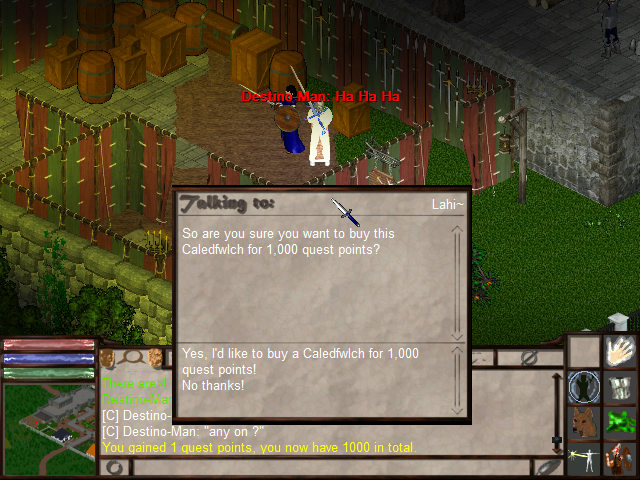Screen dimensions: 640x480
Task: Select the silver chest armor icon
Action: pos(619,386)
